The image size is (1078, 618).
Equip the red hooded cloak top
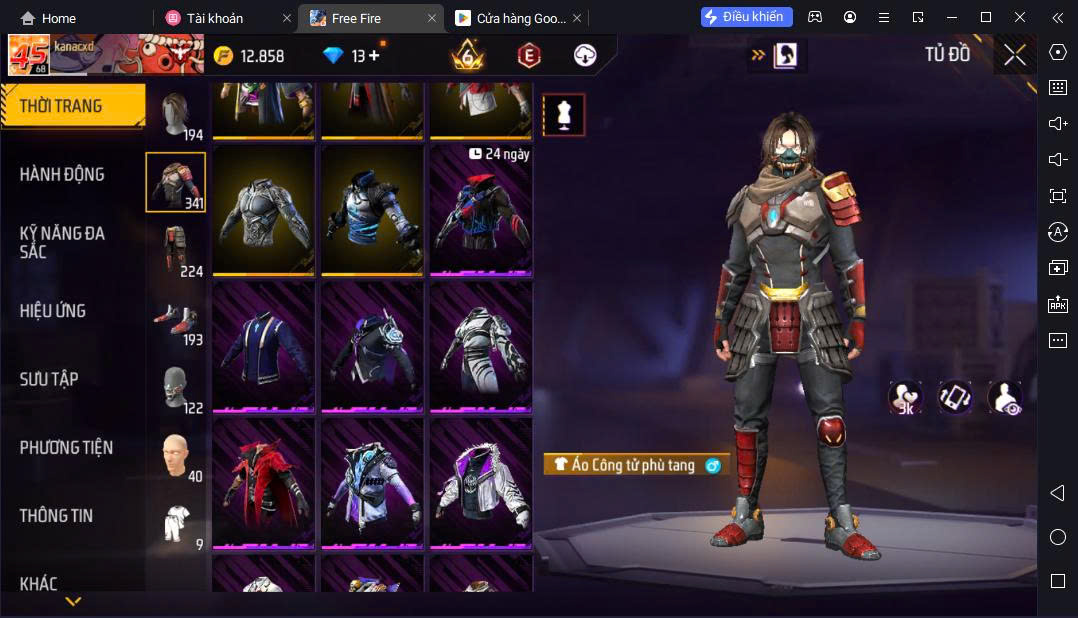tap(264, 482)
